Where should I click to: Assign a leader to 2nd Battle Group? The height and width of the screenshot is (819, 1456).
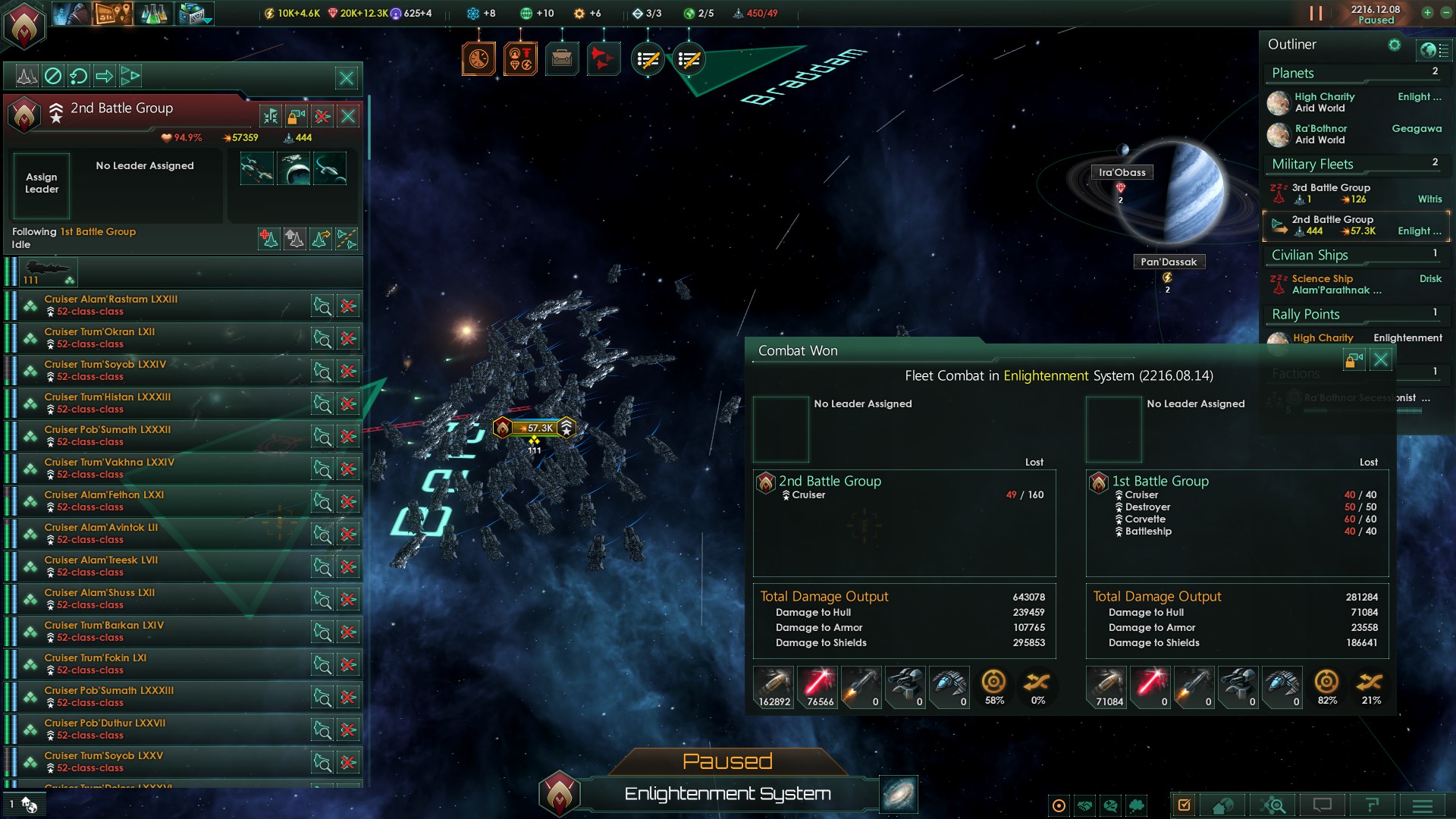pos(42,184)
